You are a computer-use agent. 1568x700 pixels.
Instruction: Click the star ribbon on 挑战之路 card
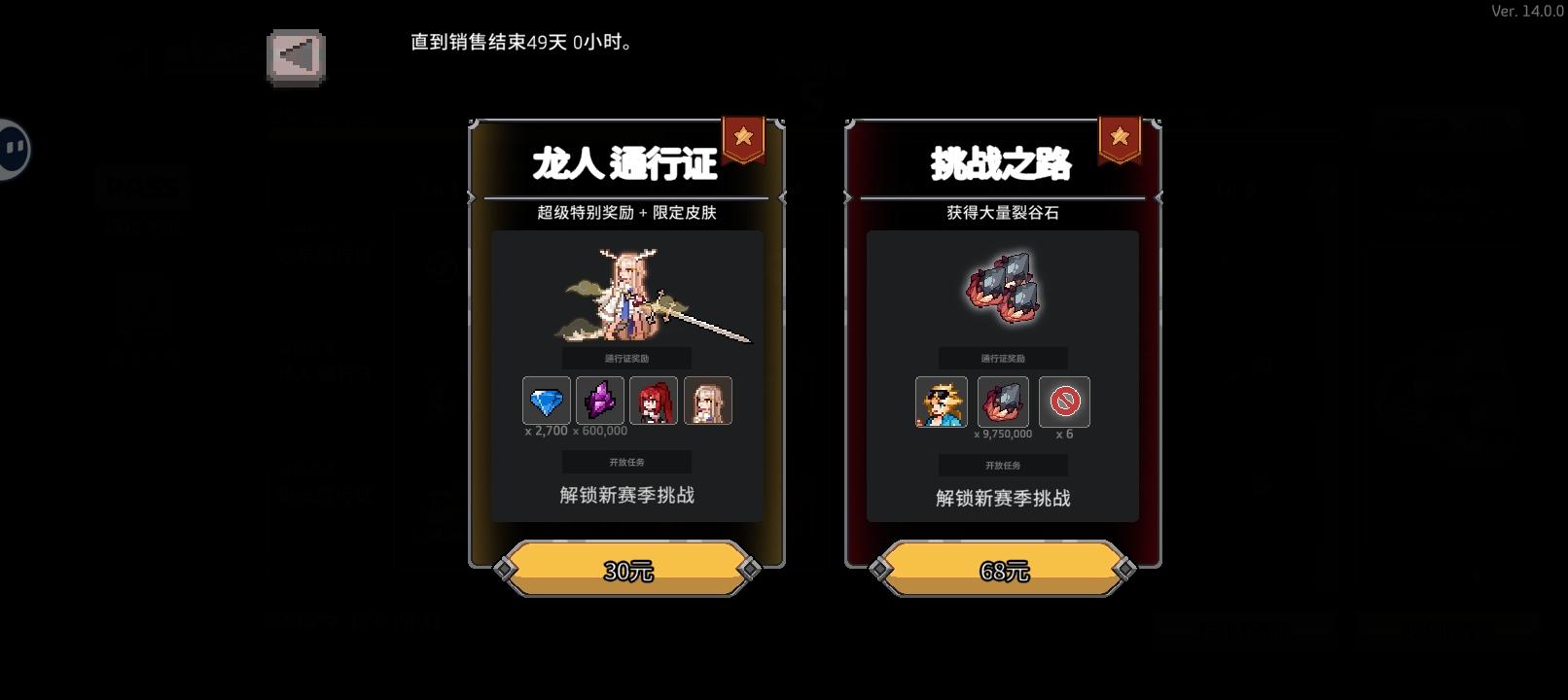pos(1119,138)
